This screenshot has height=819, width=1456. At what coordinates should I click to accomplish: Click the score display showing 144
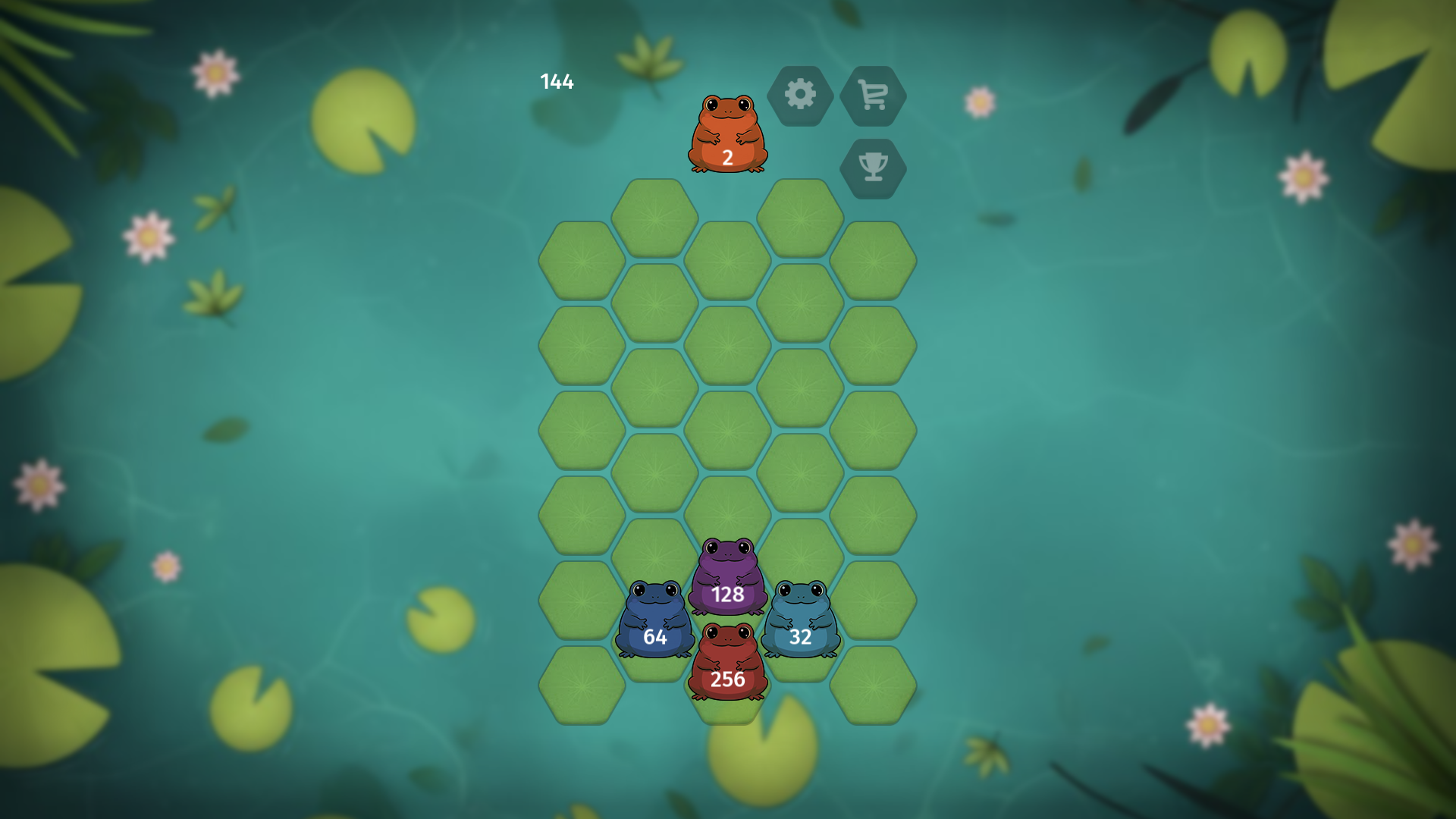[x=557, y=81]
